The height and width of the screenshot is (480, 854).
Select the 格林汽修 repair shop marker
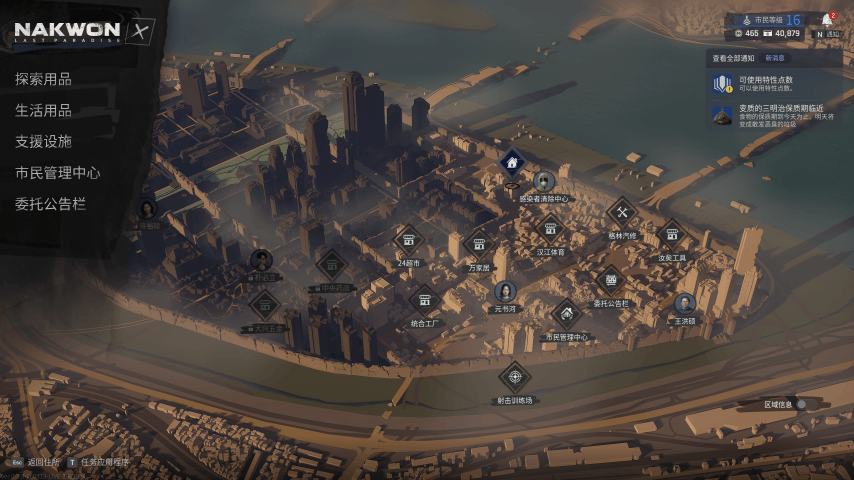622,212
